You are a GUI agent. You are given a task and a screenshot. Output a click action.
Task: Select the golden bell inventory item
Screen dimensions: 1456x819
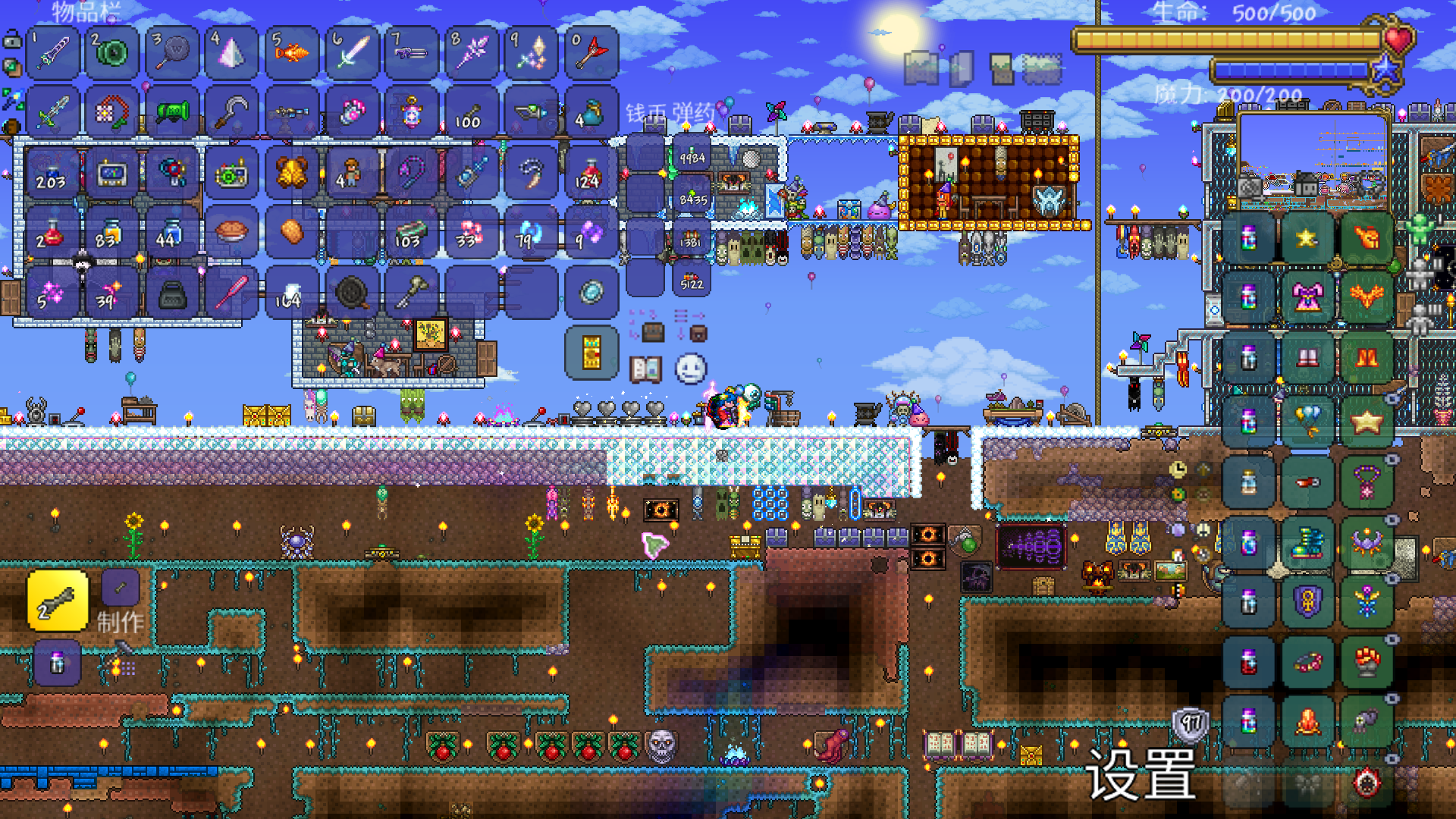coord(292,174)
